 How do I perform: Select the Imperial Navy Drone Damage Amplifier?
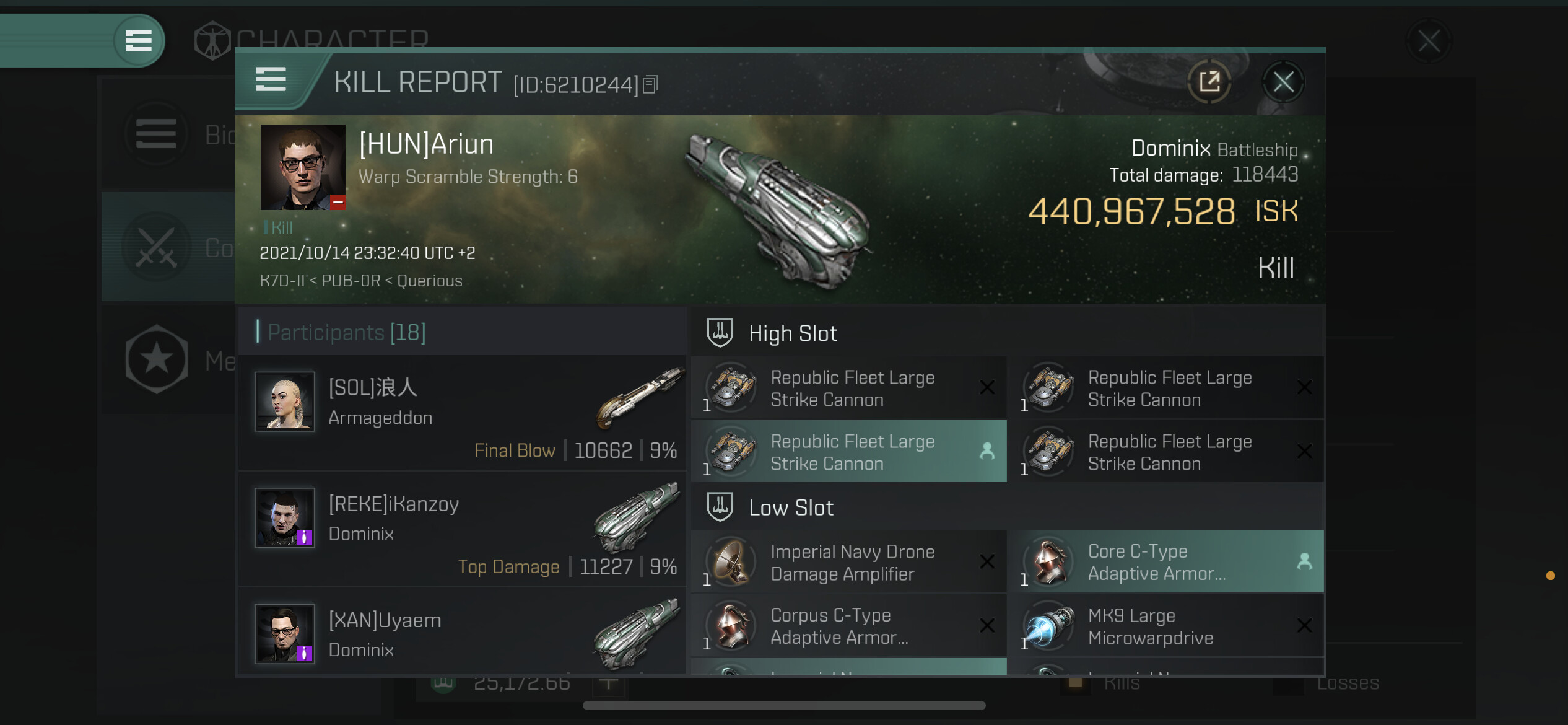point(848,563)
